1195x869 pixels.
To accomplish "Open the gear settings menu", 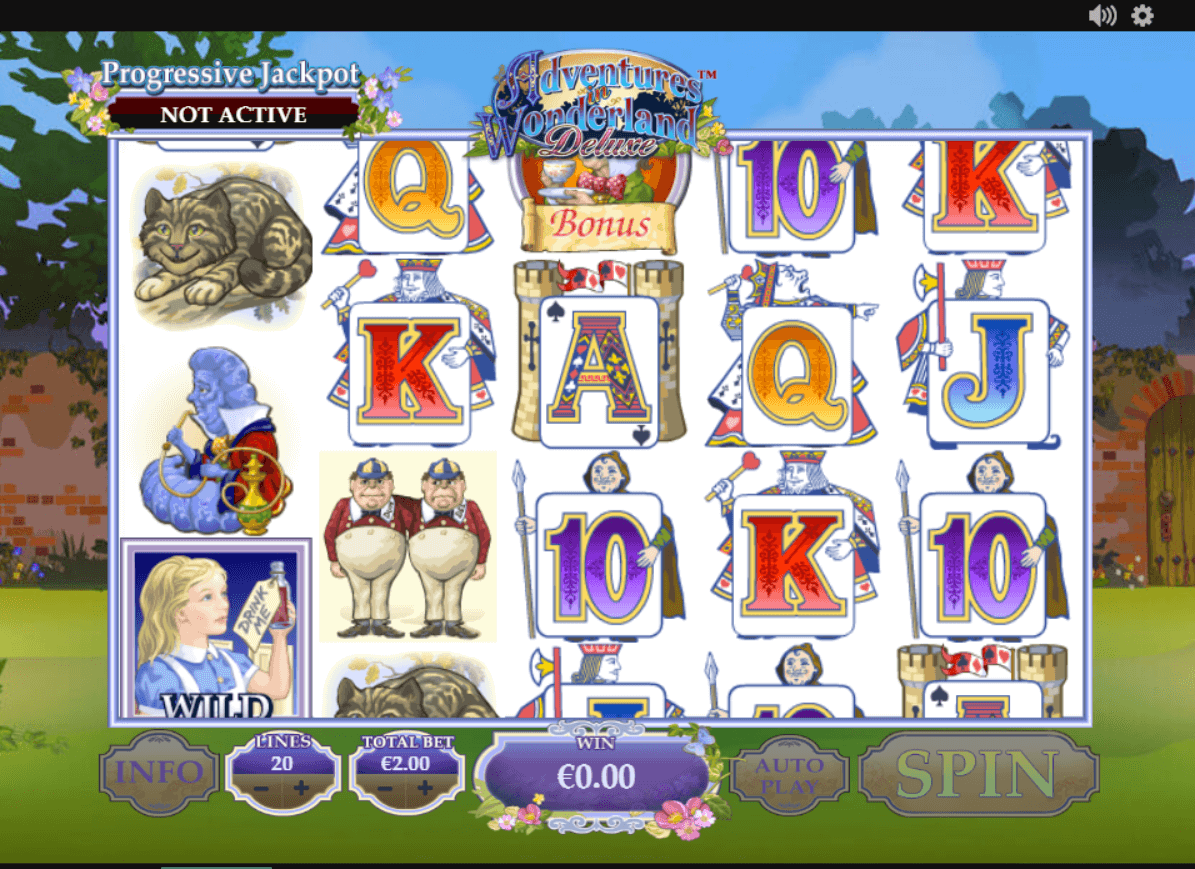I will (x=1142, y=15).
